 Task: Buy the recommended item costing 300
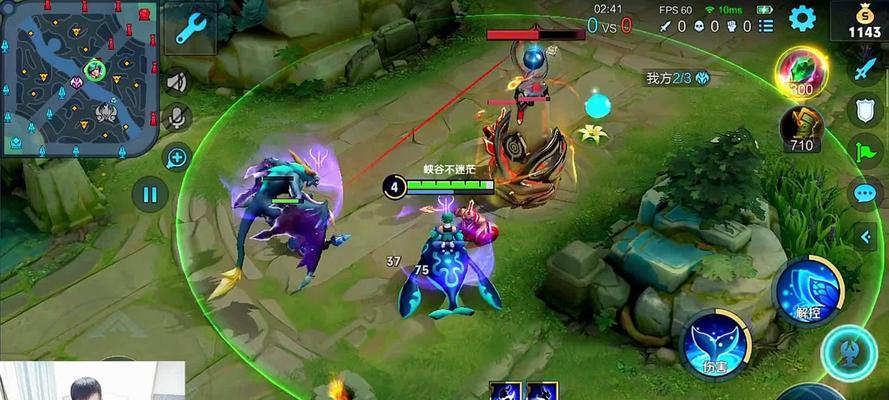[x=800, y=72]
